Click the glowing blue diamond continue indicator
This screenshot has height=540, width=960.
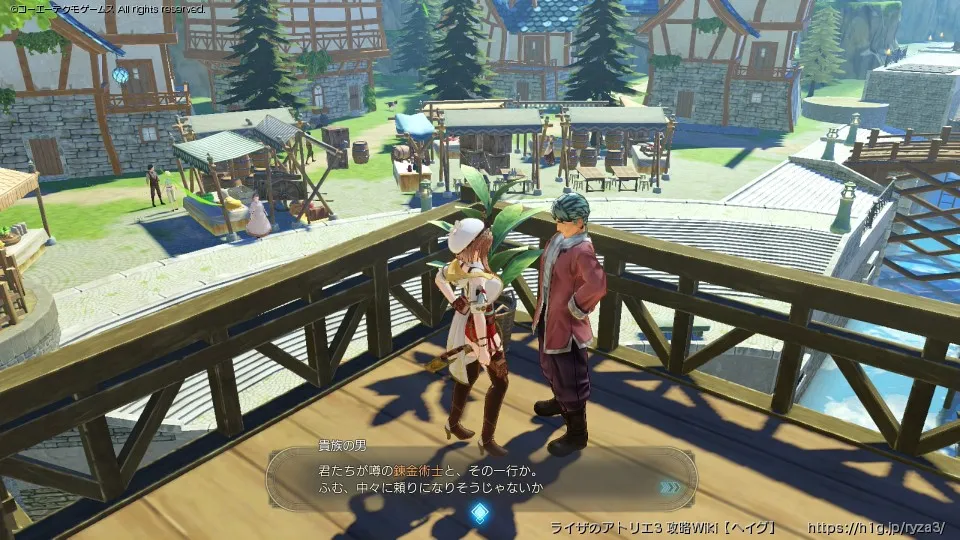pos(480,514)
